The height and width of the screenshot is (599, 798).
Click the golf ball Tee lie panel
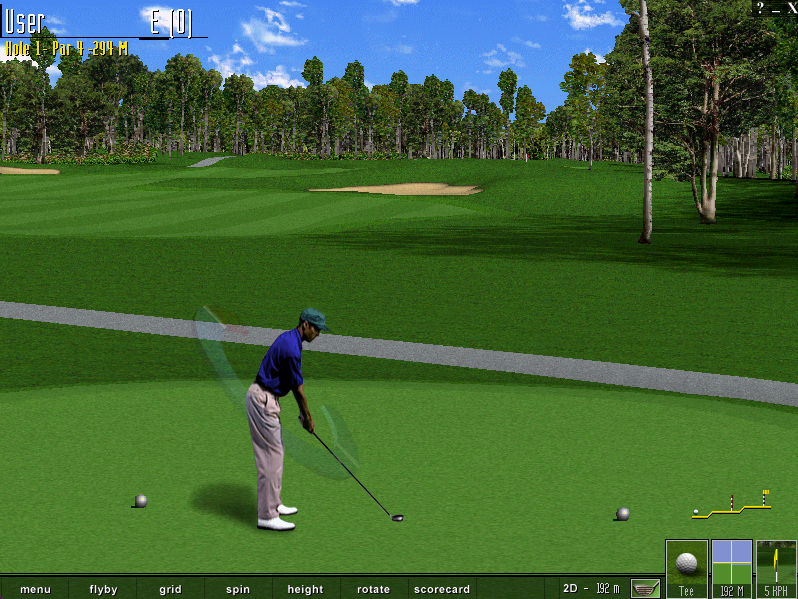pyautogui.click(x=687, y=568)
